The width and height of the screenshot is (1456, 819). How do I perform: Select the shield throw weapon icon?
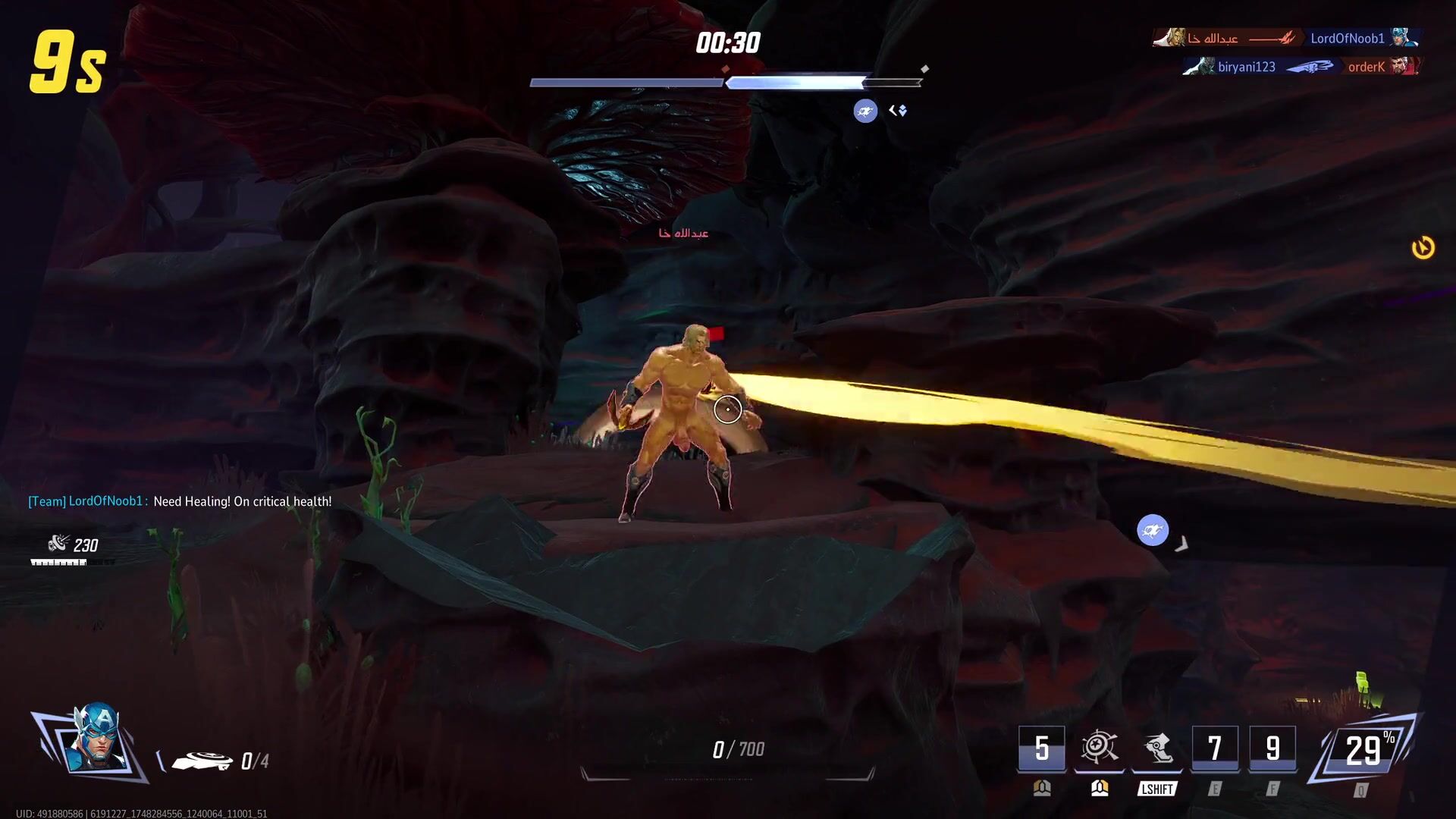point(202,761)
